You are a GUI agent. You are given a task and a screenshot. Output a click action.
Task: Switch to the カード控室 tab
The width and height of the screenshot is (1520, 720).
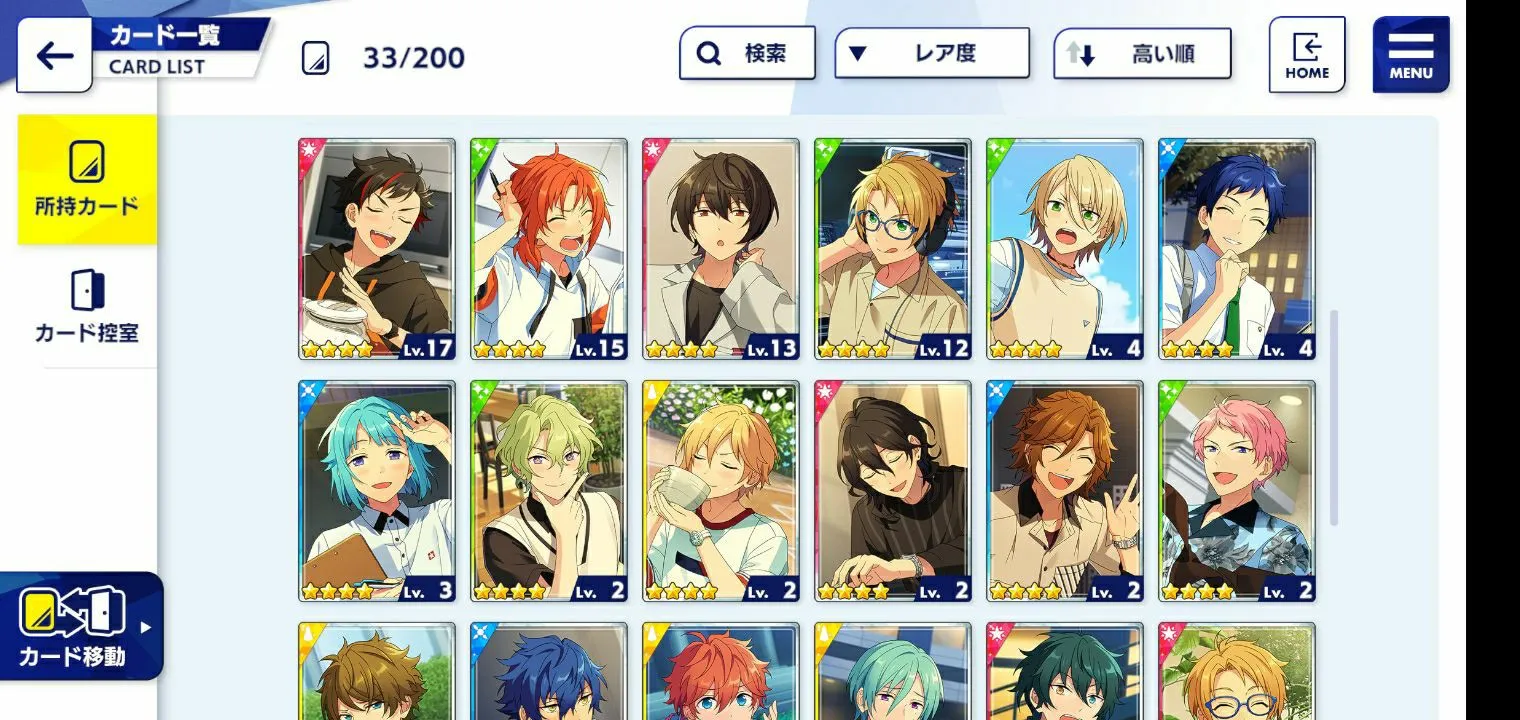coord(87,307)
